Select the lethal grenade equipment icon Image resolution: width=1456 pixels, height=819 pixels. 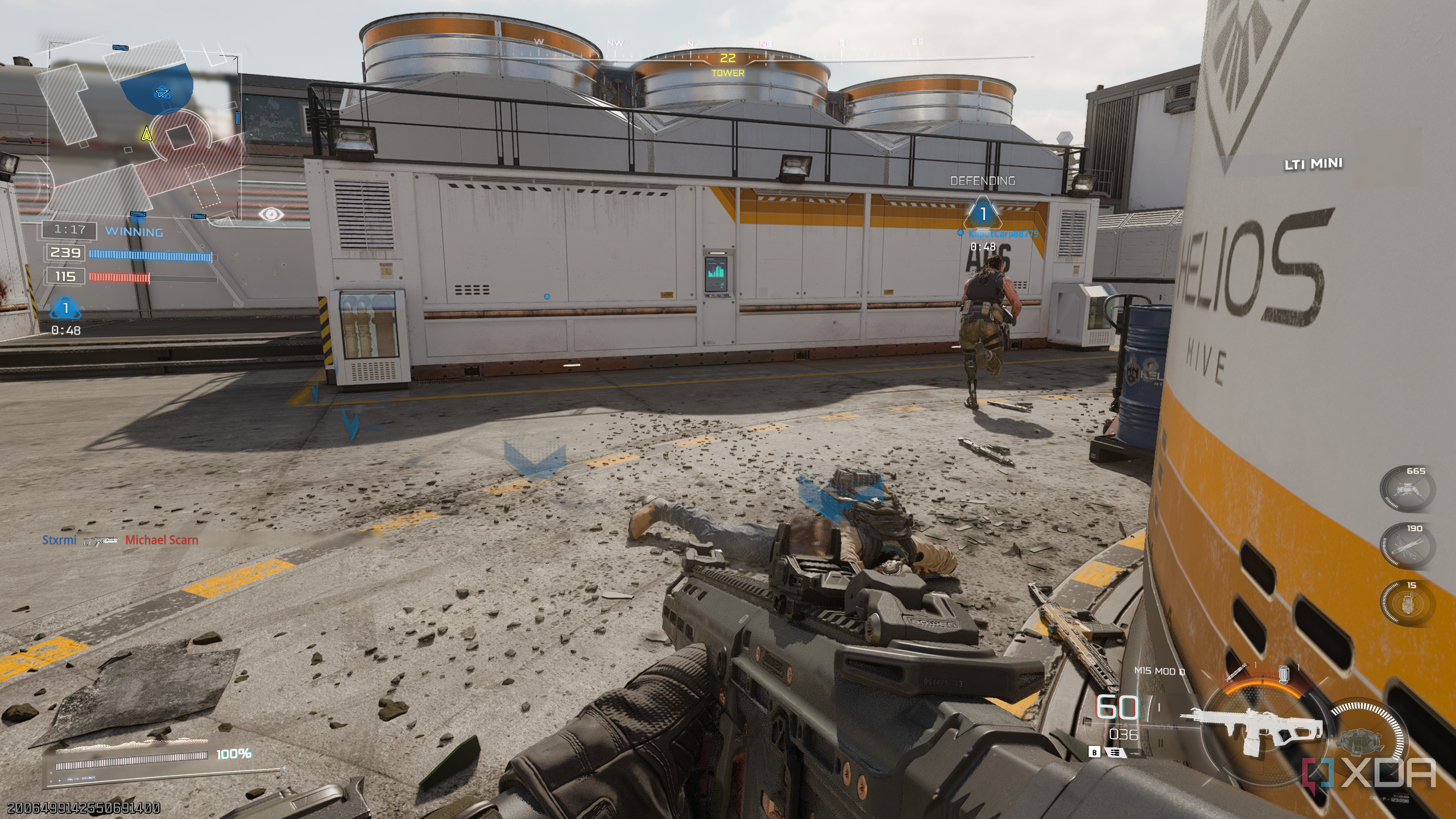point(1283,675)
